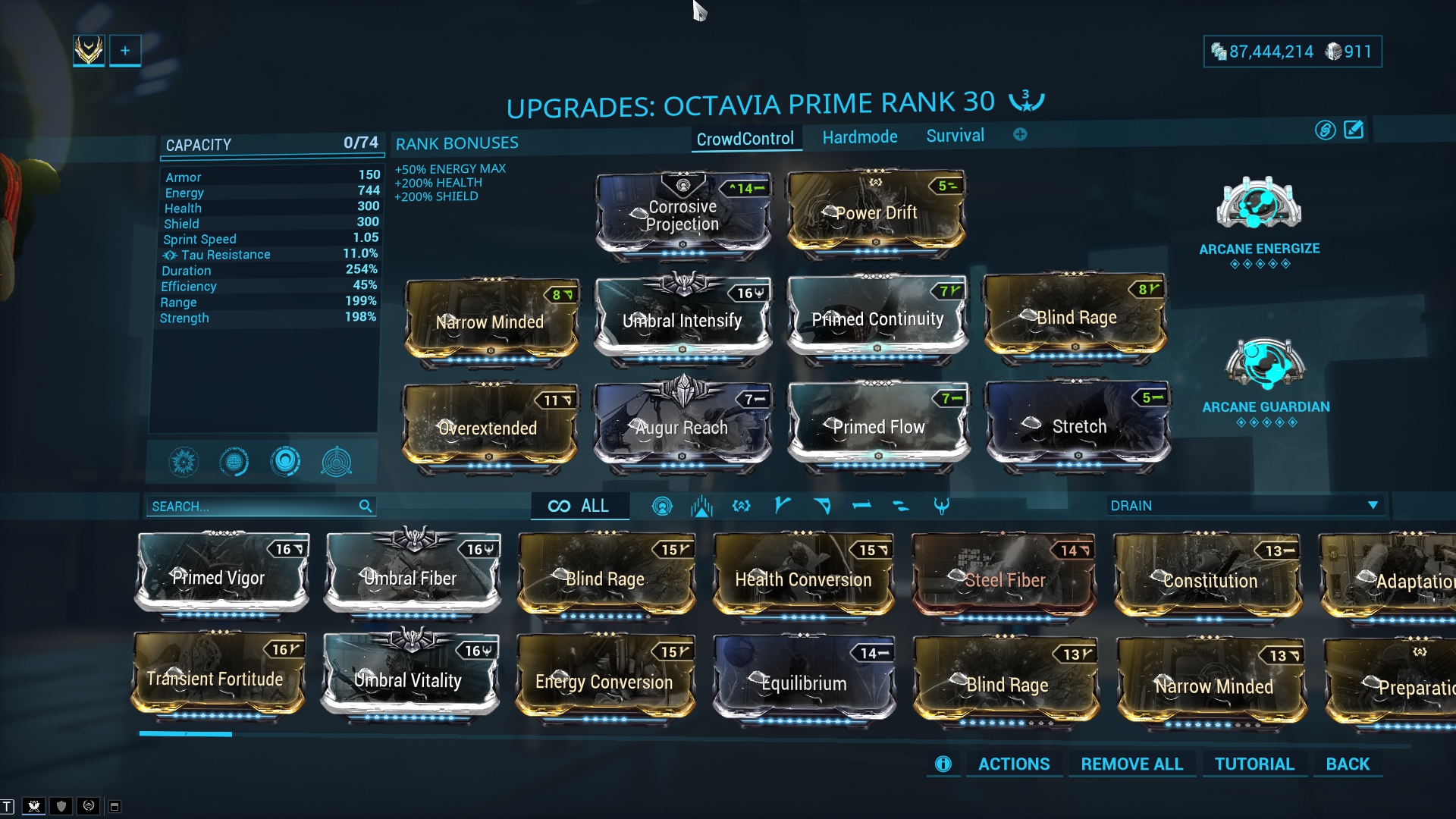Select the equipped Overextended mod
The width and height of the screenshot is (1456, 819).
coord(488,428)
